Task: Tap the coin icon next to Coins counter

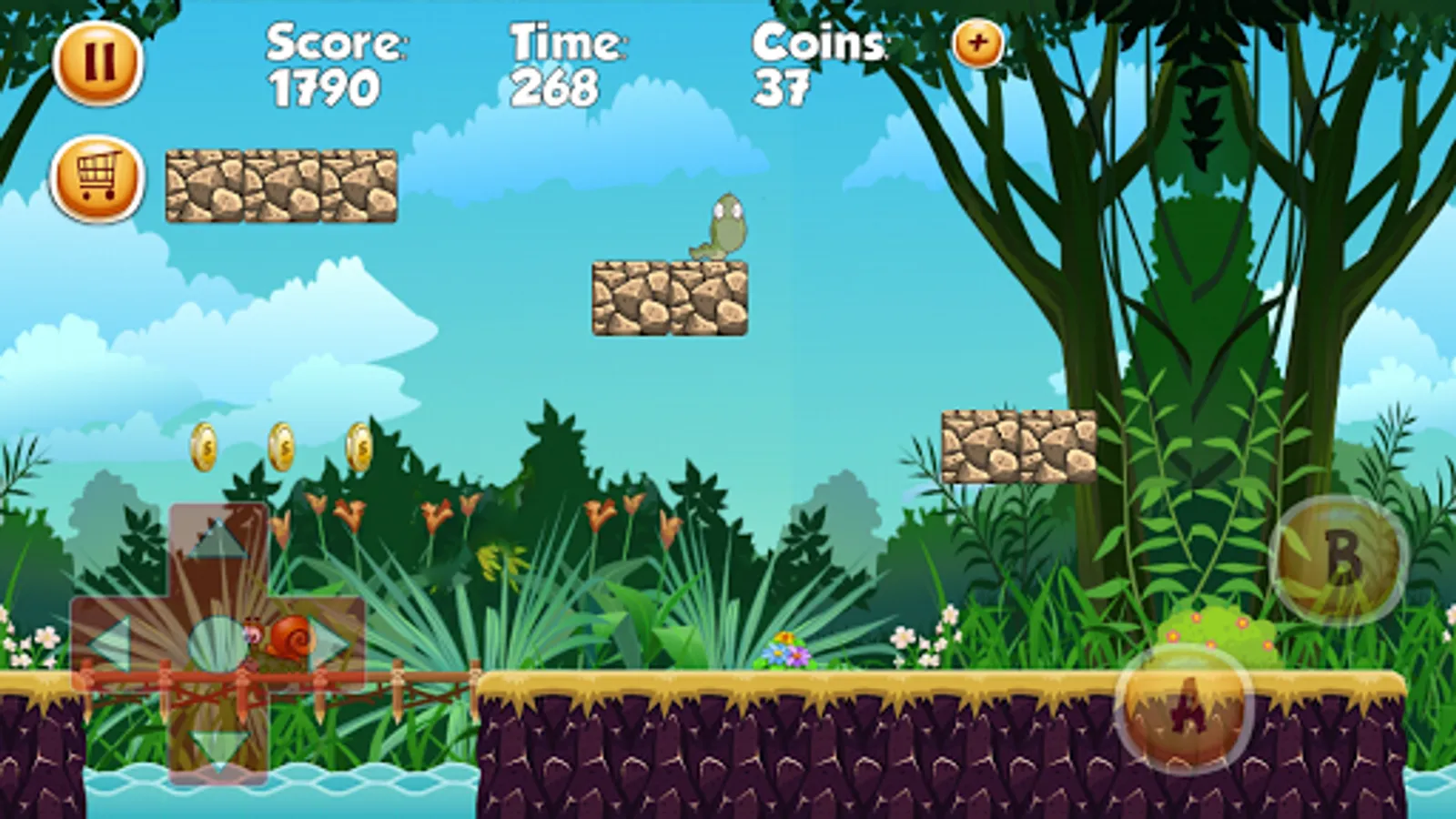Action: pos(977,44)
